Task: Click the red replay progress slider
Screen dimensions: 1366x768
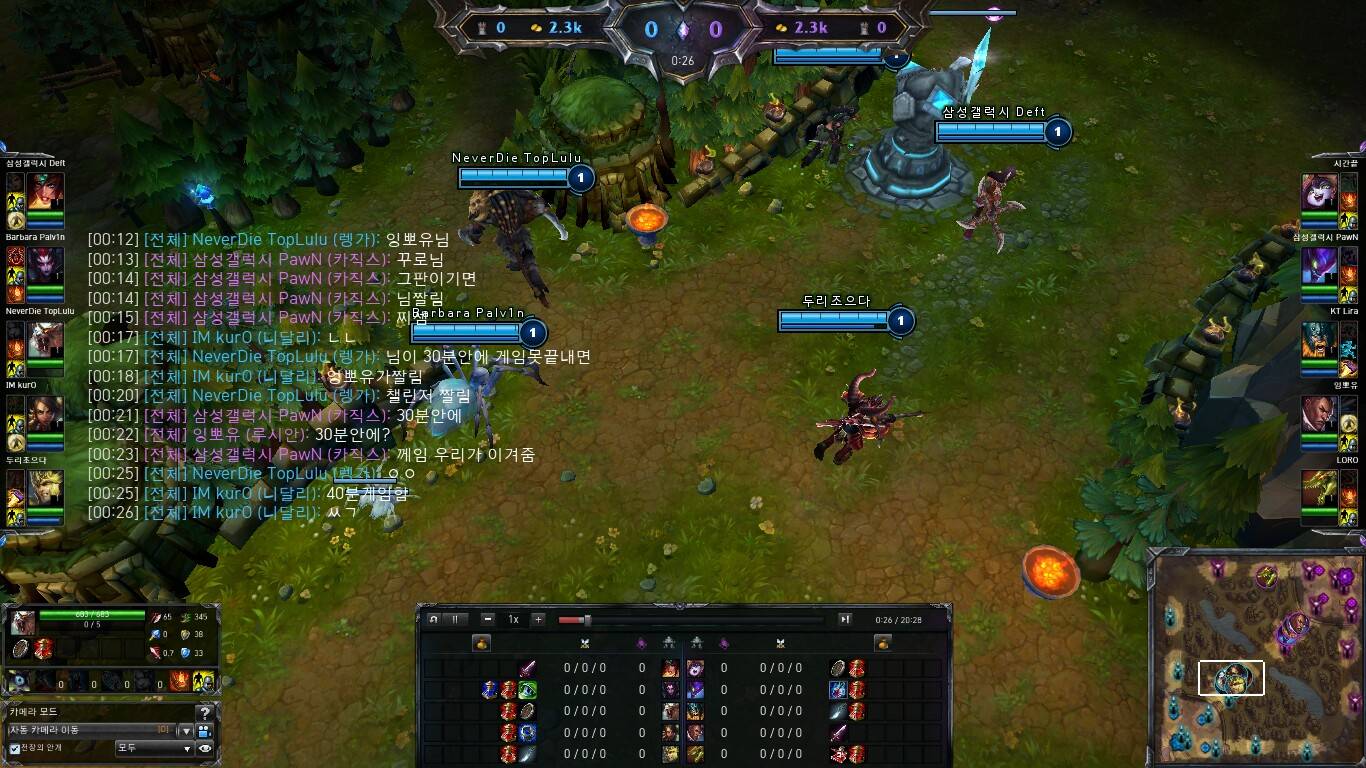Action: pyautogui.click(x=572, y=619)
